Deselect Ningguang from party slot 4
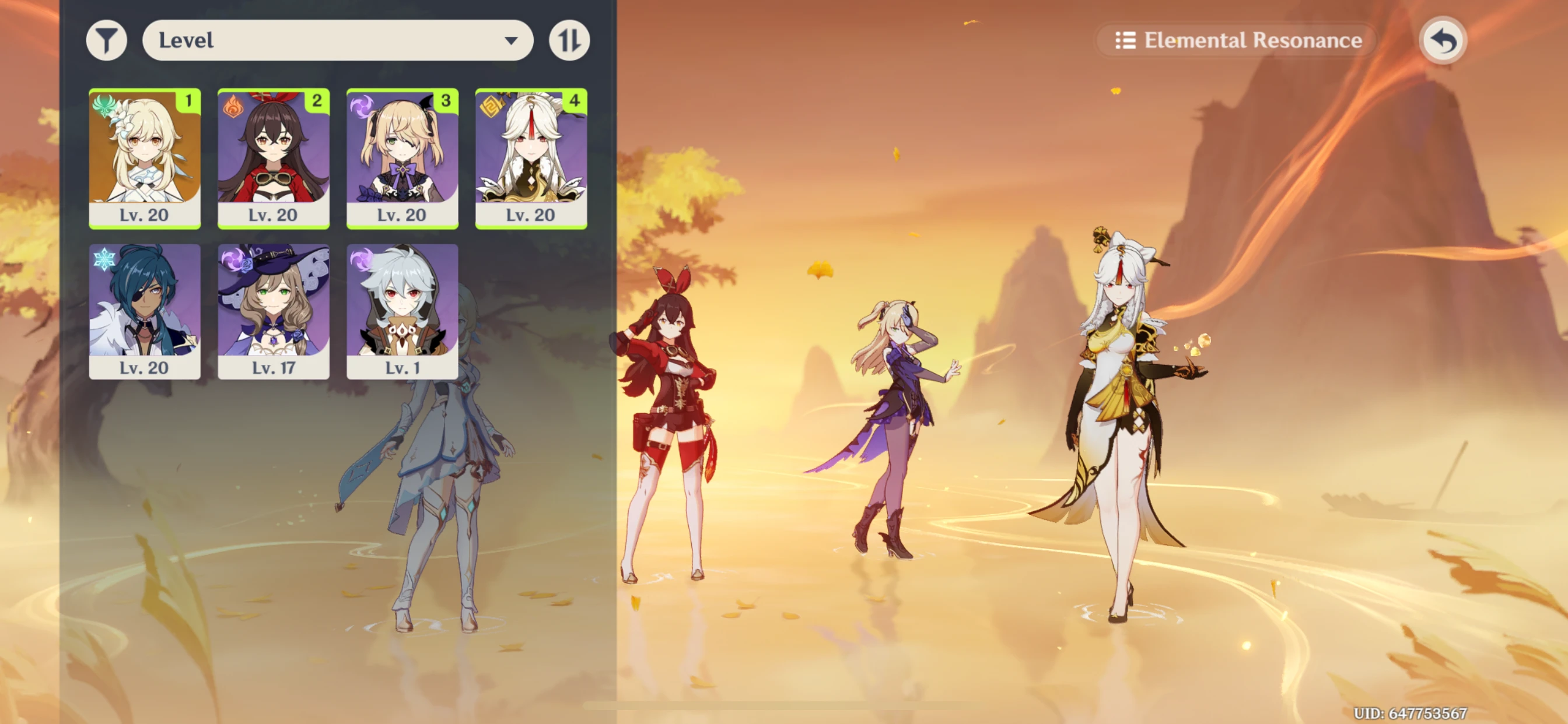This screenshot has width=1568, height=724. pos(531,158)
